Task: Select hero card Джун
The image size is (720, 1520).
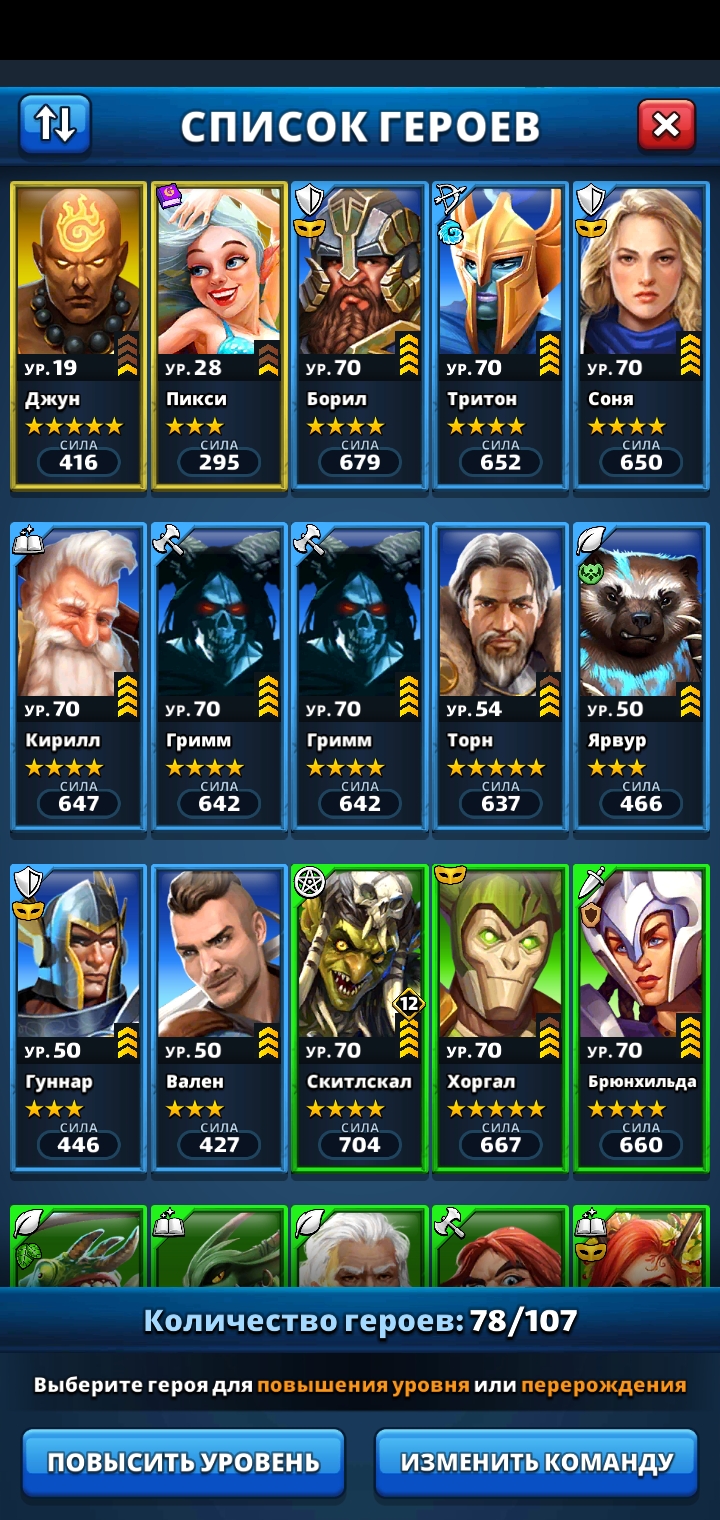Action: (79, 335)
